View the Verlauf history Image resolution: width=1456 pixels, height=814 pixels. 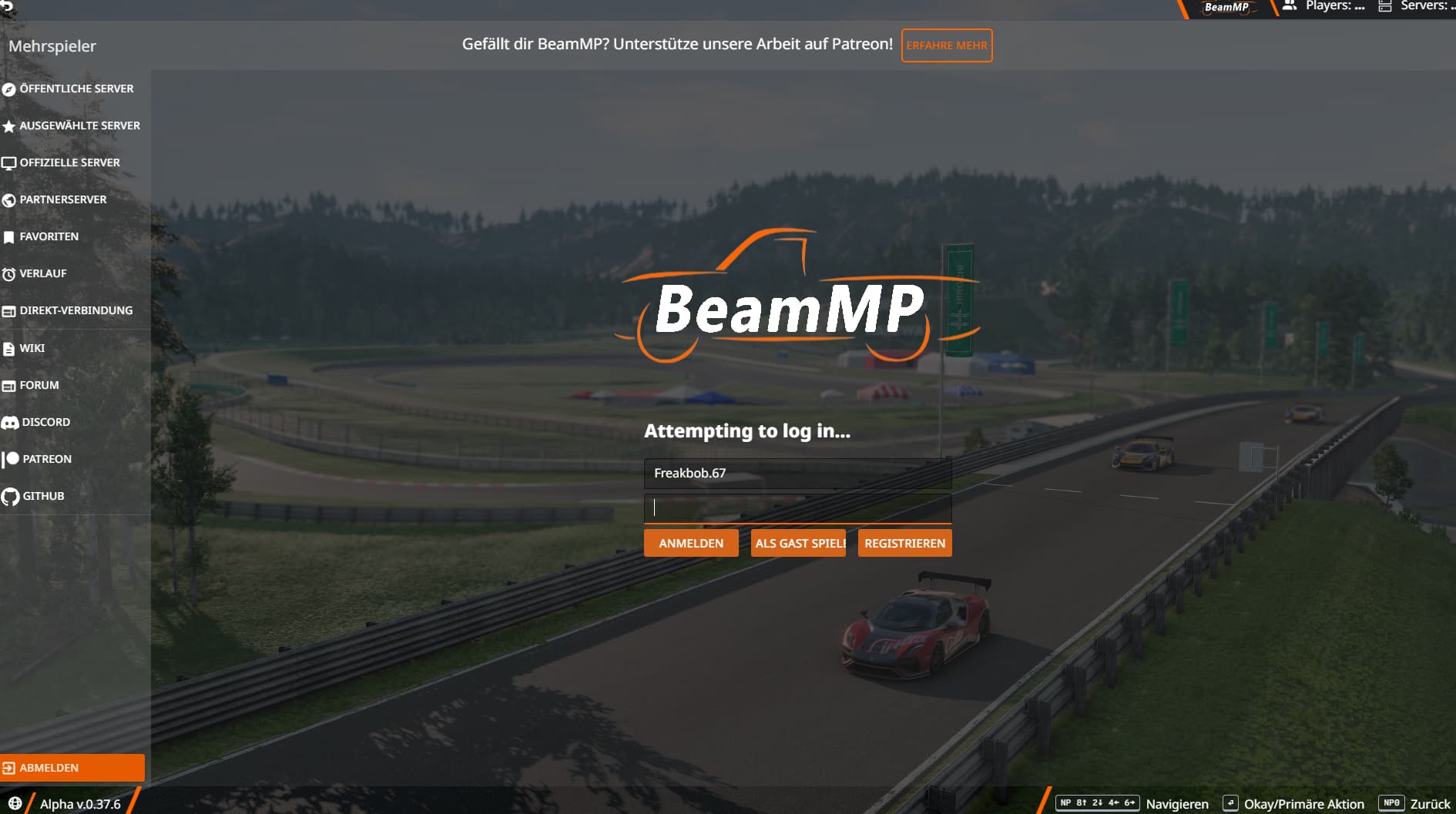(x=42, y=273)
